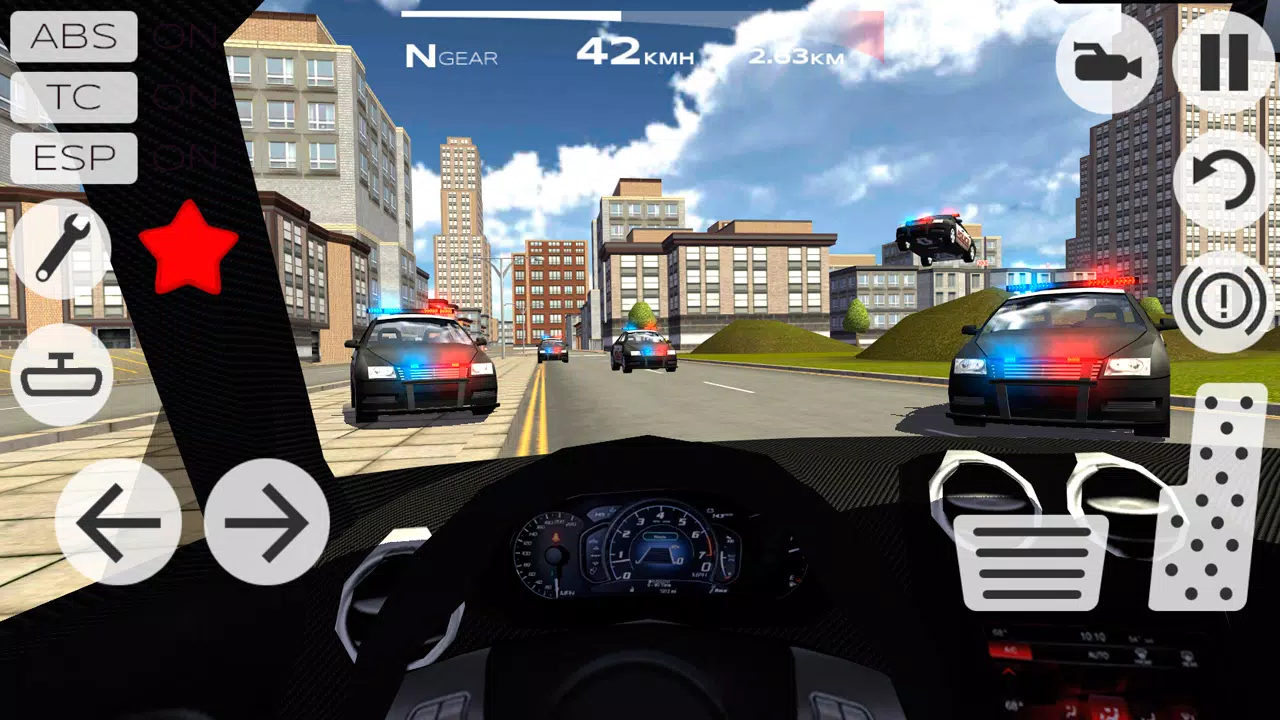Steer left with the left arrow
Viewport: 1280px width, 720px height.
point(120,520)
